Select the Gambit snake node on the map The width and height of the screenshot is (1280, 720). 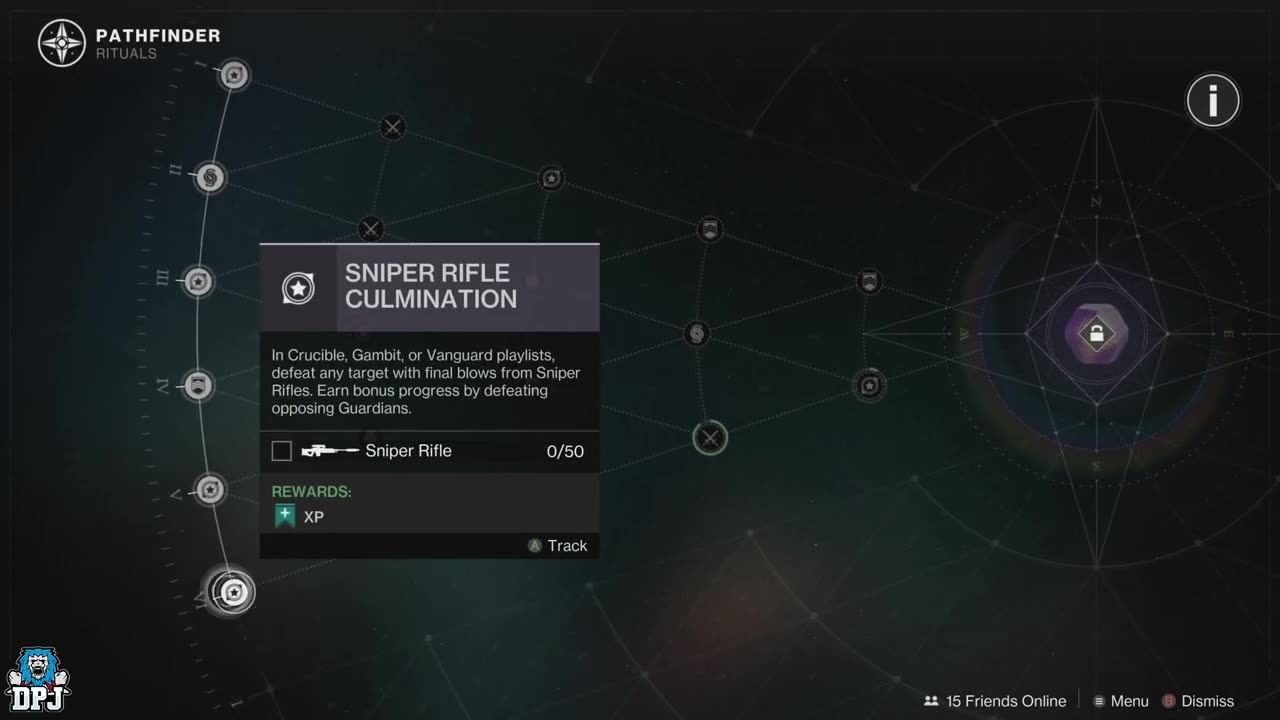(696, 333)
